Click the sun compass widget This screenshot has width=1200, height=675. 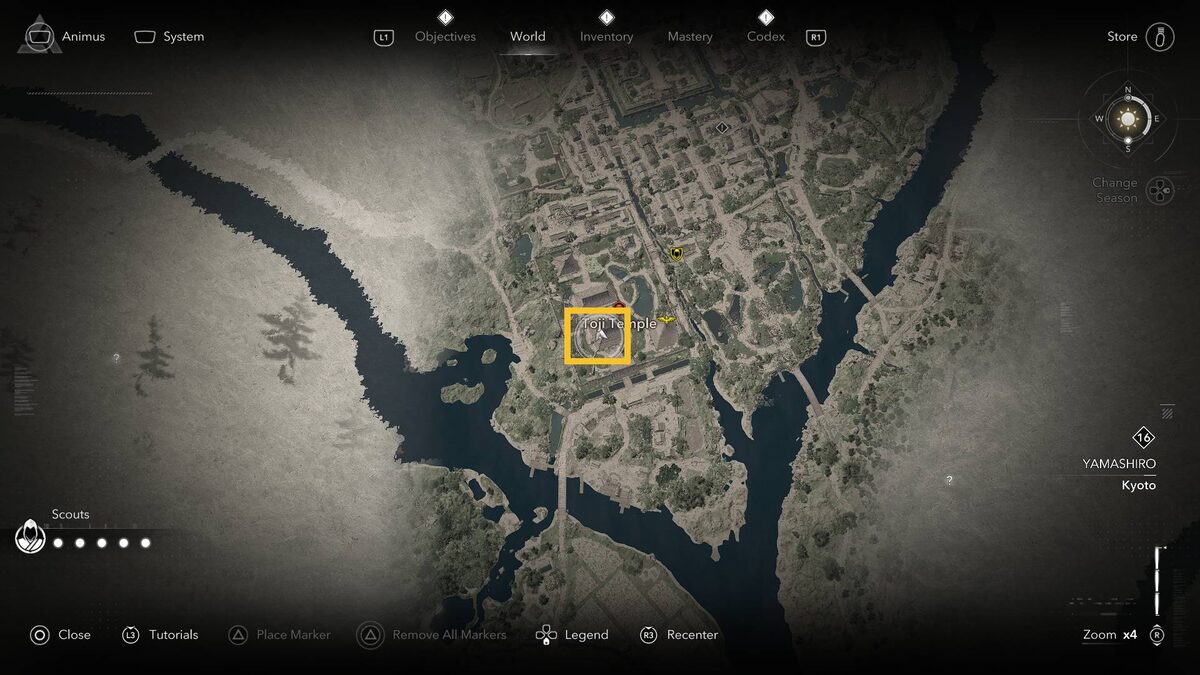[1128, 120]
